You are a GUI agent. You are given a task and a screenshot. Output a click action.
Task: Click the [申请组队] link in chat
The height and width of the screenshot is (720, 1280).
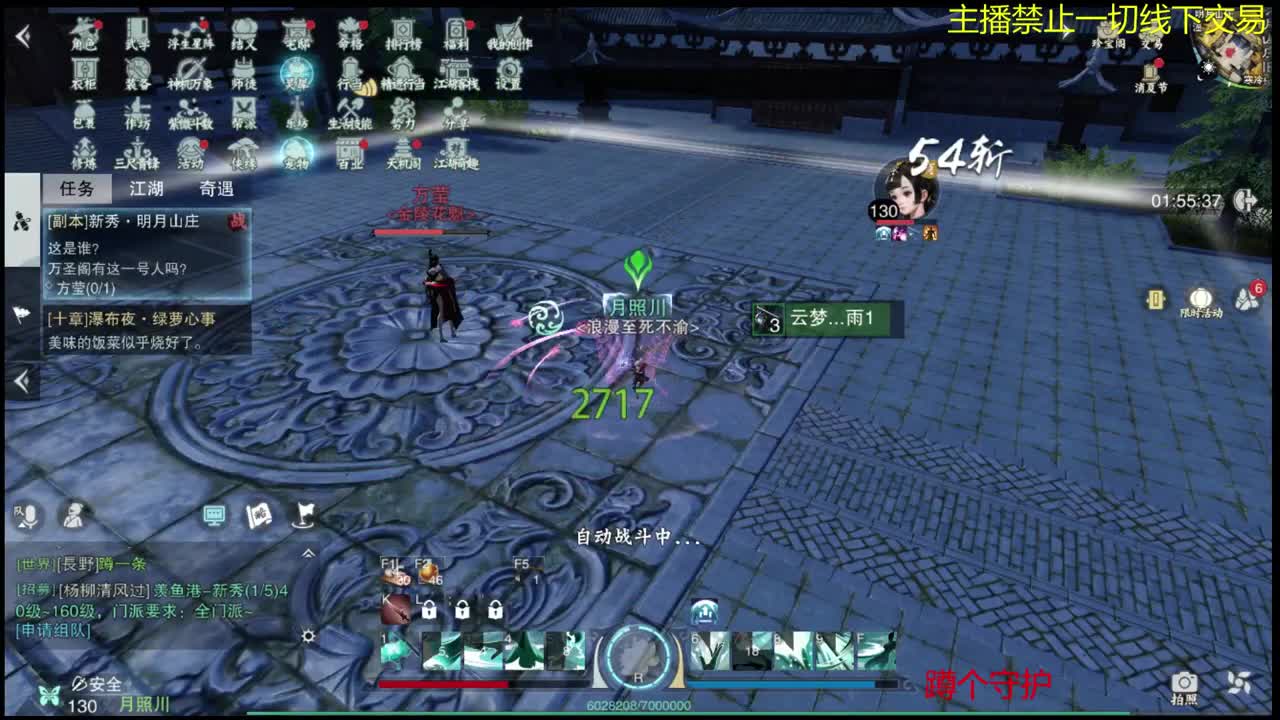point(52,632)
